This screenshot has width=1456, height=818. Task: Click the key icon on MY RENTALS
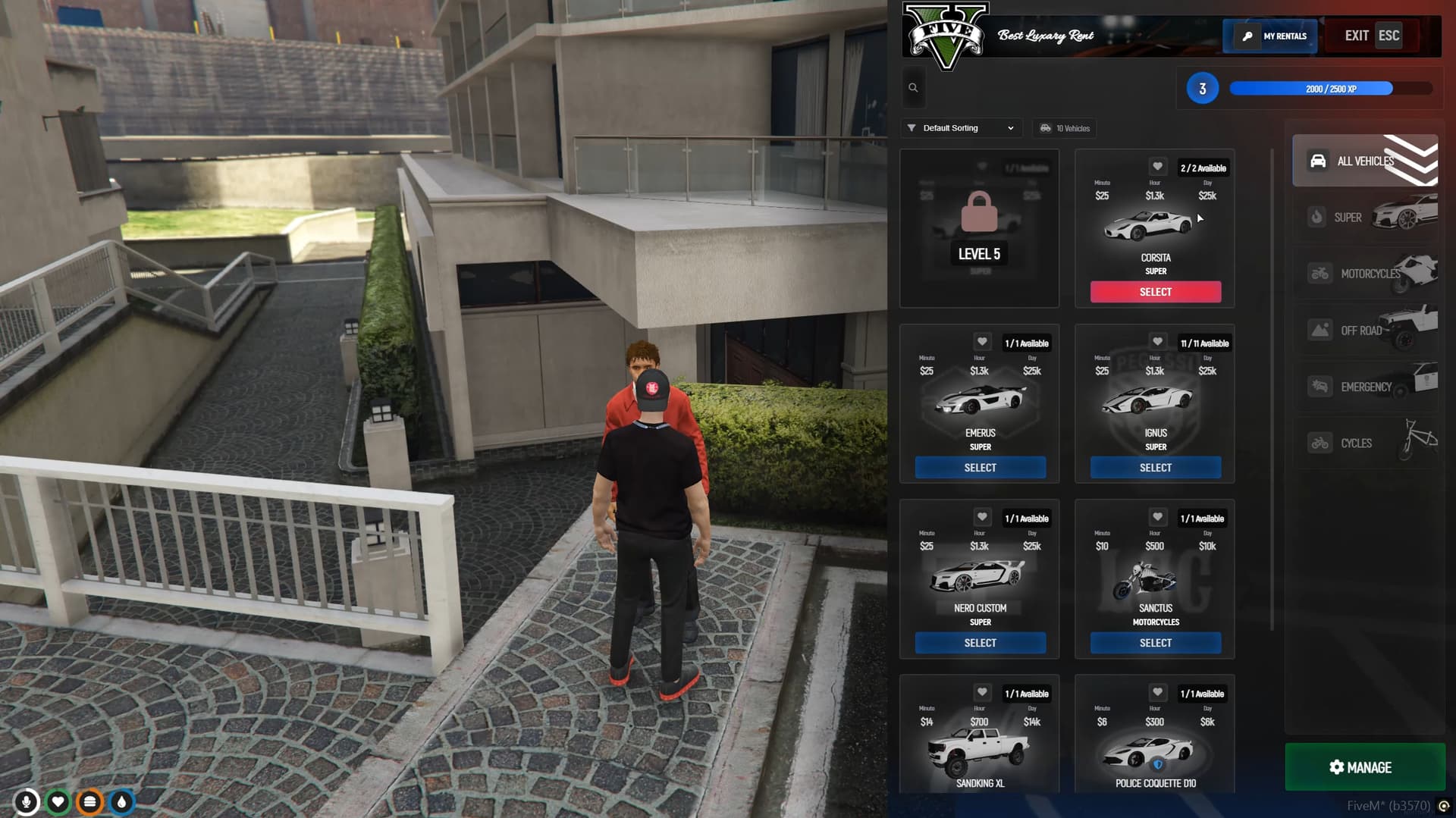[1247, 36]
